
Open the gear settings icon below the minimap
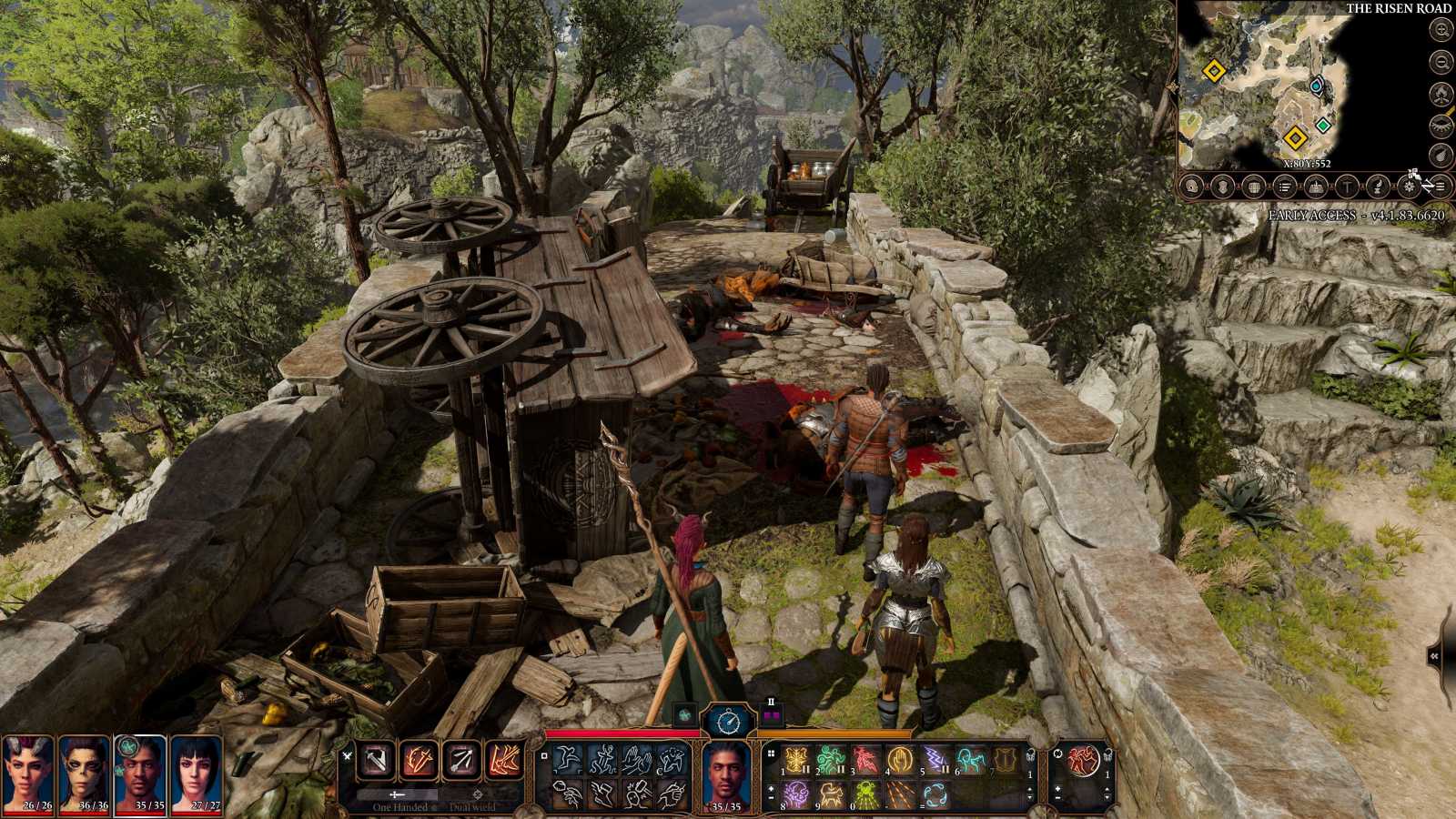click(x=1410, y=187)
